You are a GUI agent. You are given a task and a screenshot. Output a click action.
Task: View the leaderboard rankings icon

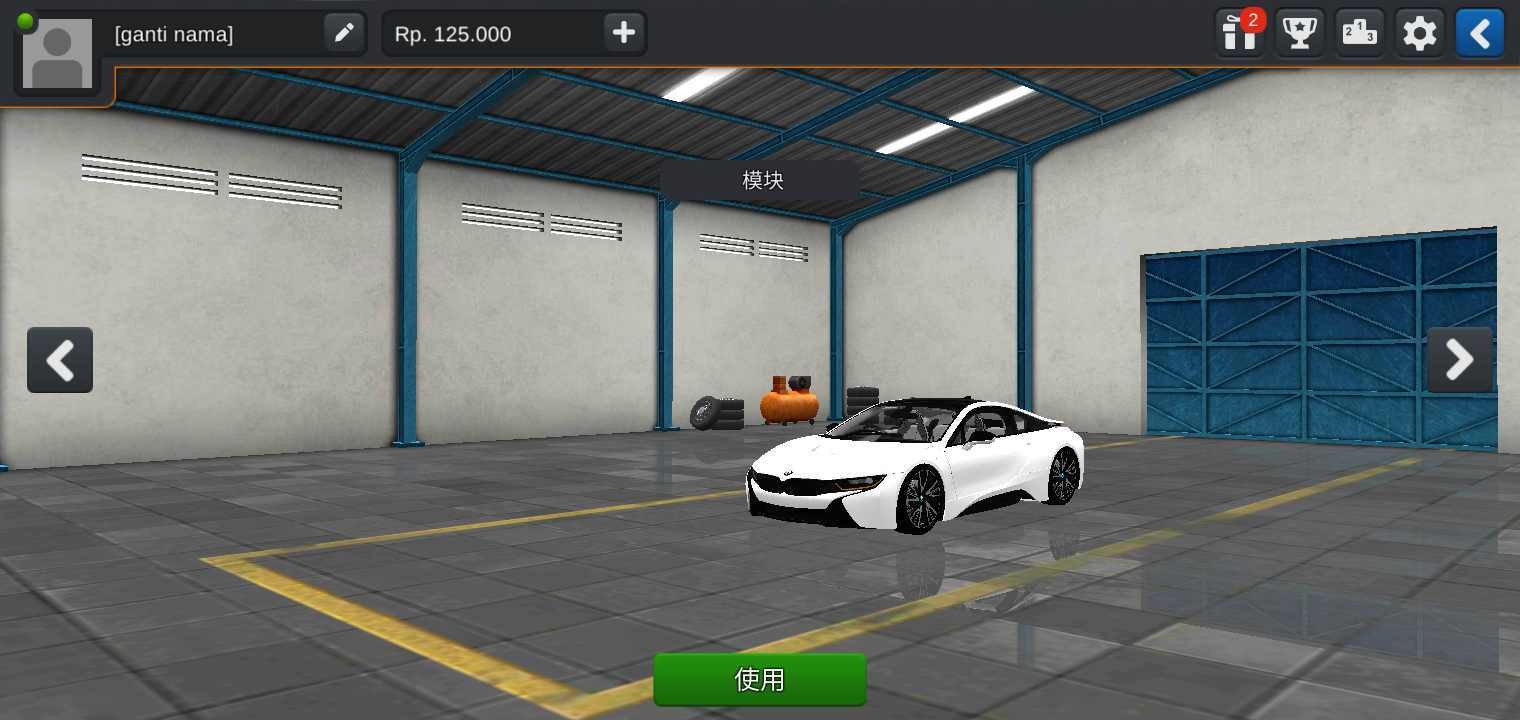[x=1359, y=33]
